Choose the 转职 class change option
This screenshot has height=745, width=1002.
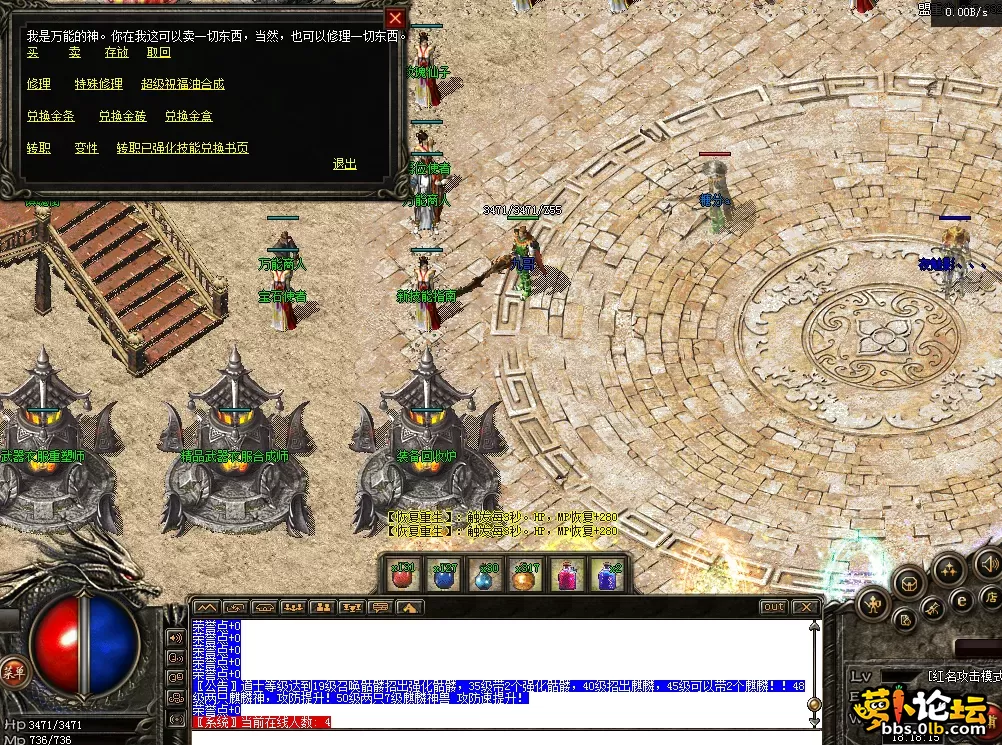(39, 148)
